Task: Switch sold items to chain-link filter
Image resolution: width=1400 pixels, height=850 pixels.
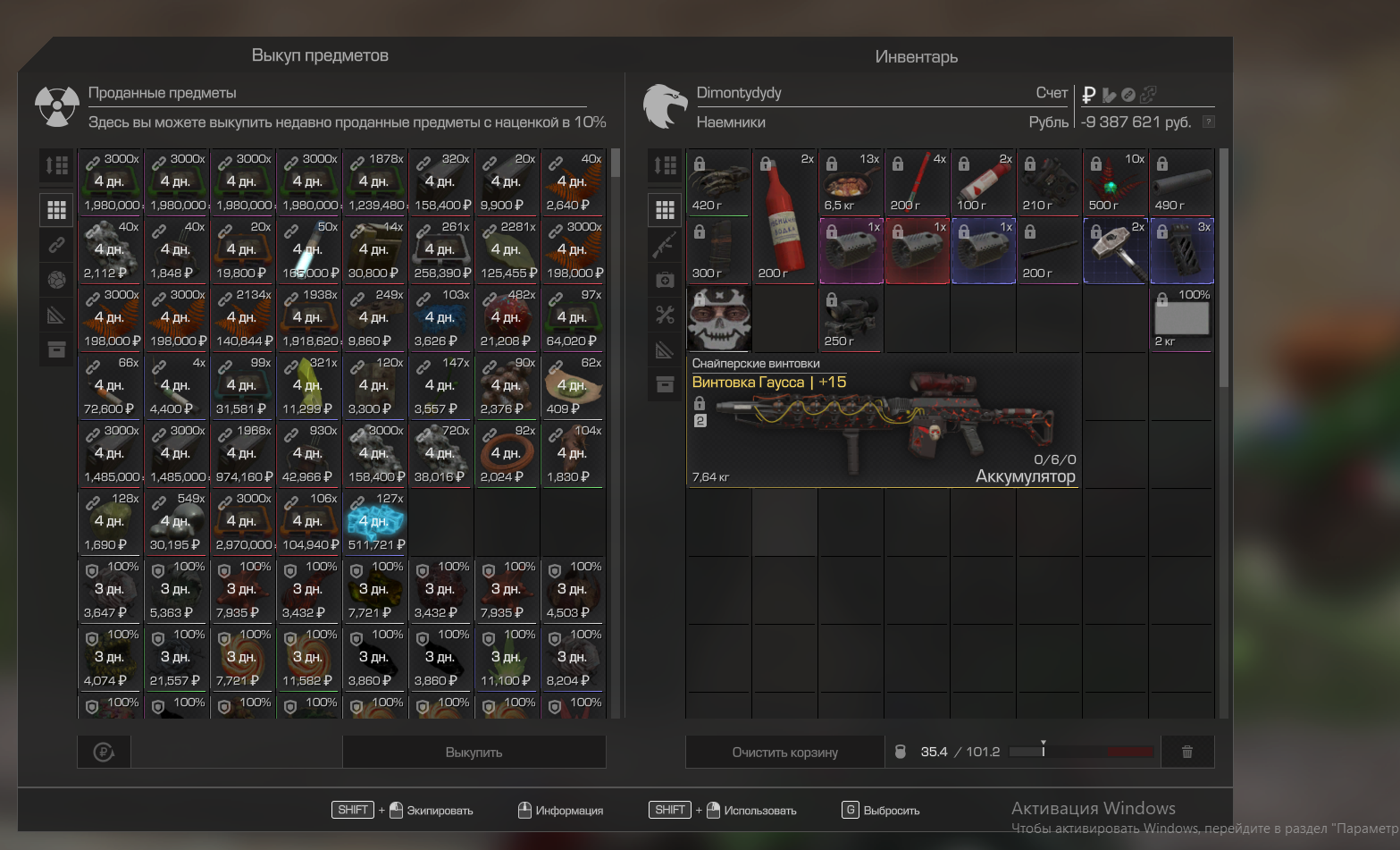Action: (56, 244)
